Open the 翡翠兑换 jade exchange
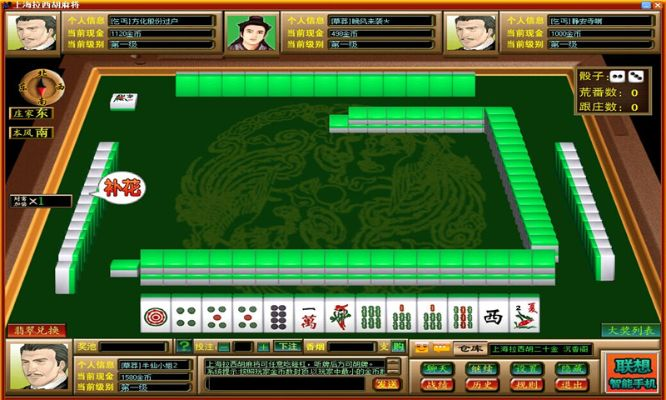 click(x=37, y=330)
